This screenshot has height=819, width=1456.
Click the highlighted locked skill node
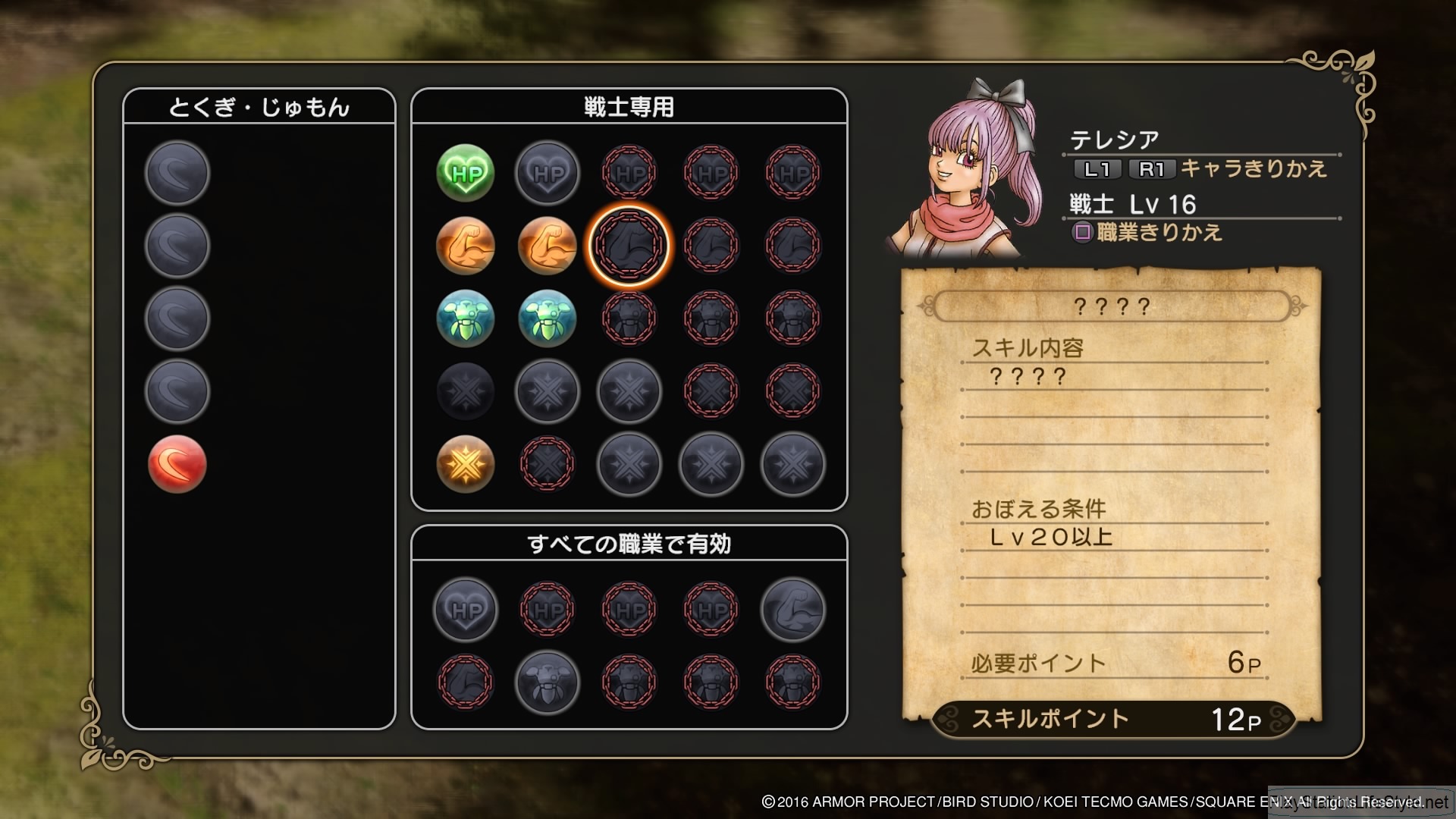click(x=628, y=246)
